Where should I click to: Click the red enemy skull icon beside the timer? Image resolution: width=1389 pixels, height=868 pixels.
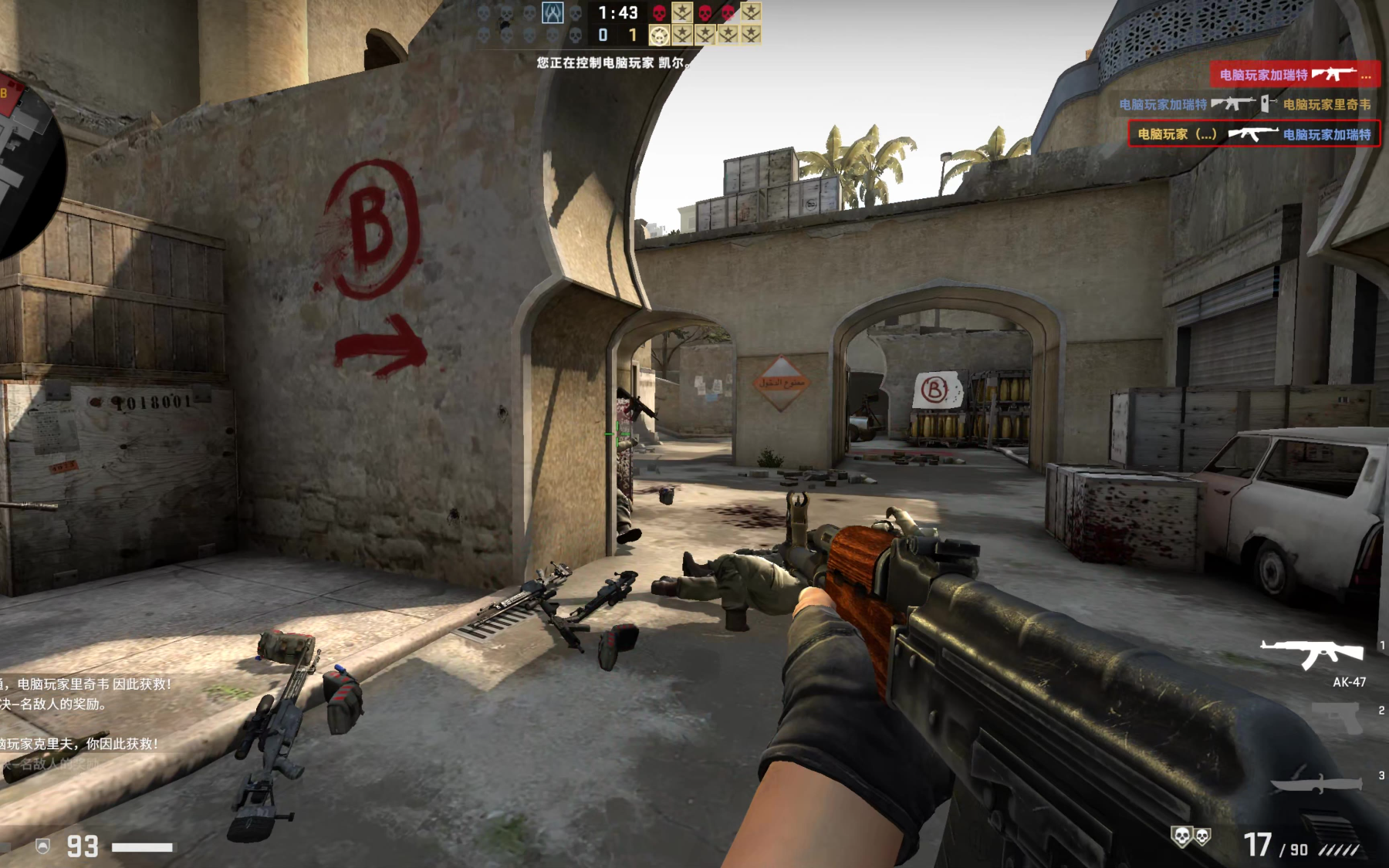pyautogui.click(x=659, y=14)
